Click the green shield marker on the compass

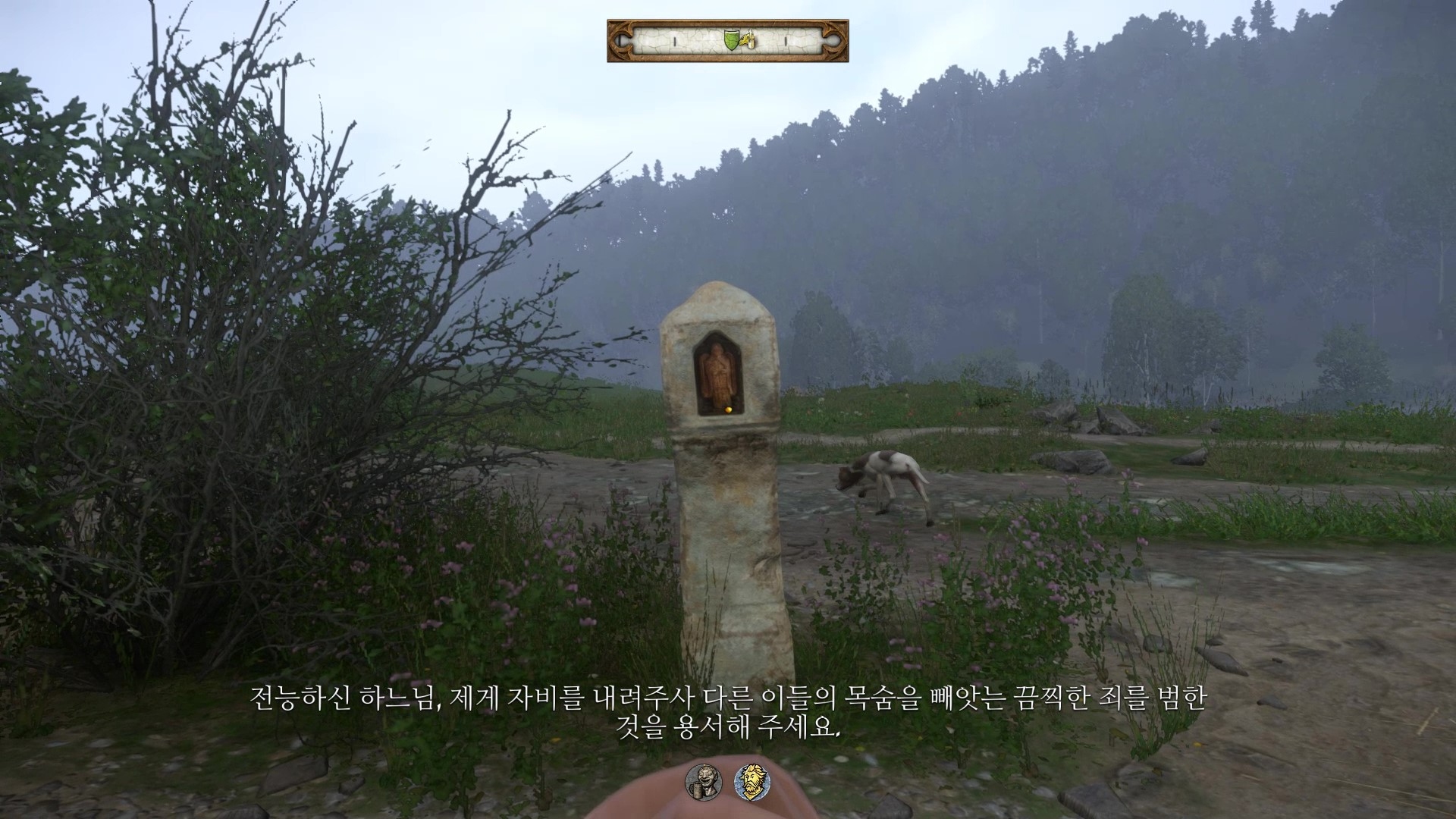point(731,40)
